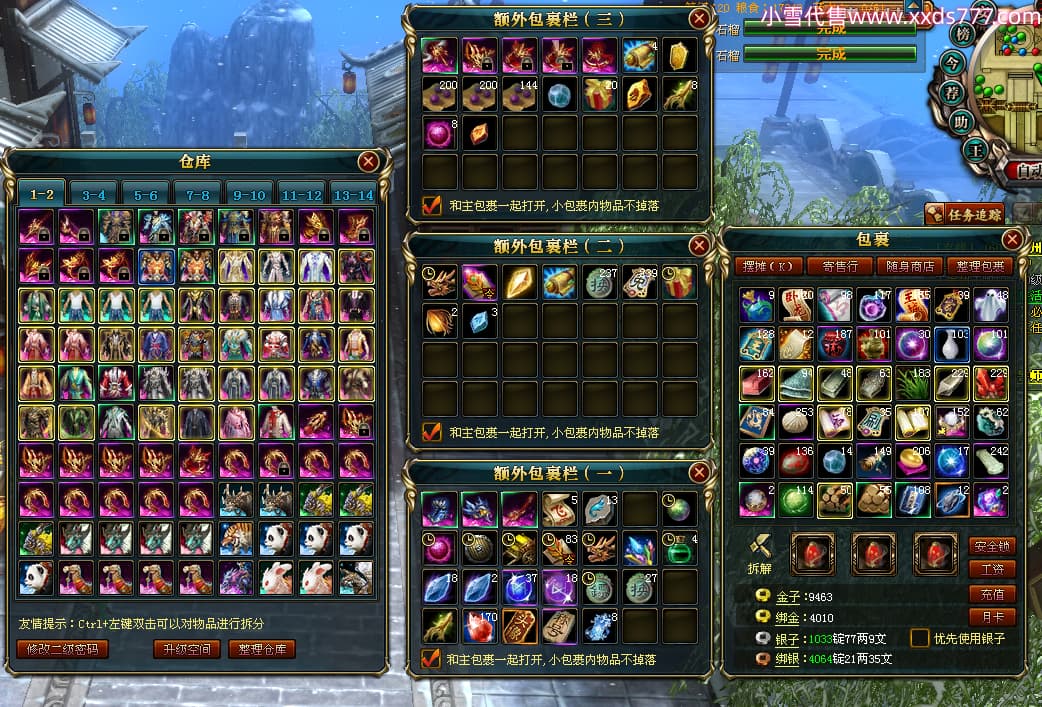Close the 额外包裹栏（二）panel
1042x707 pixels.
tap(699, 245)
